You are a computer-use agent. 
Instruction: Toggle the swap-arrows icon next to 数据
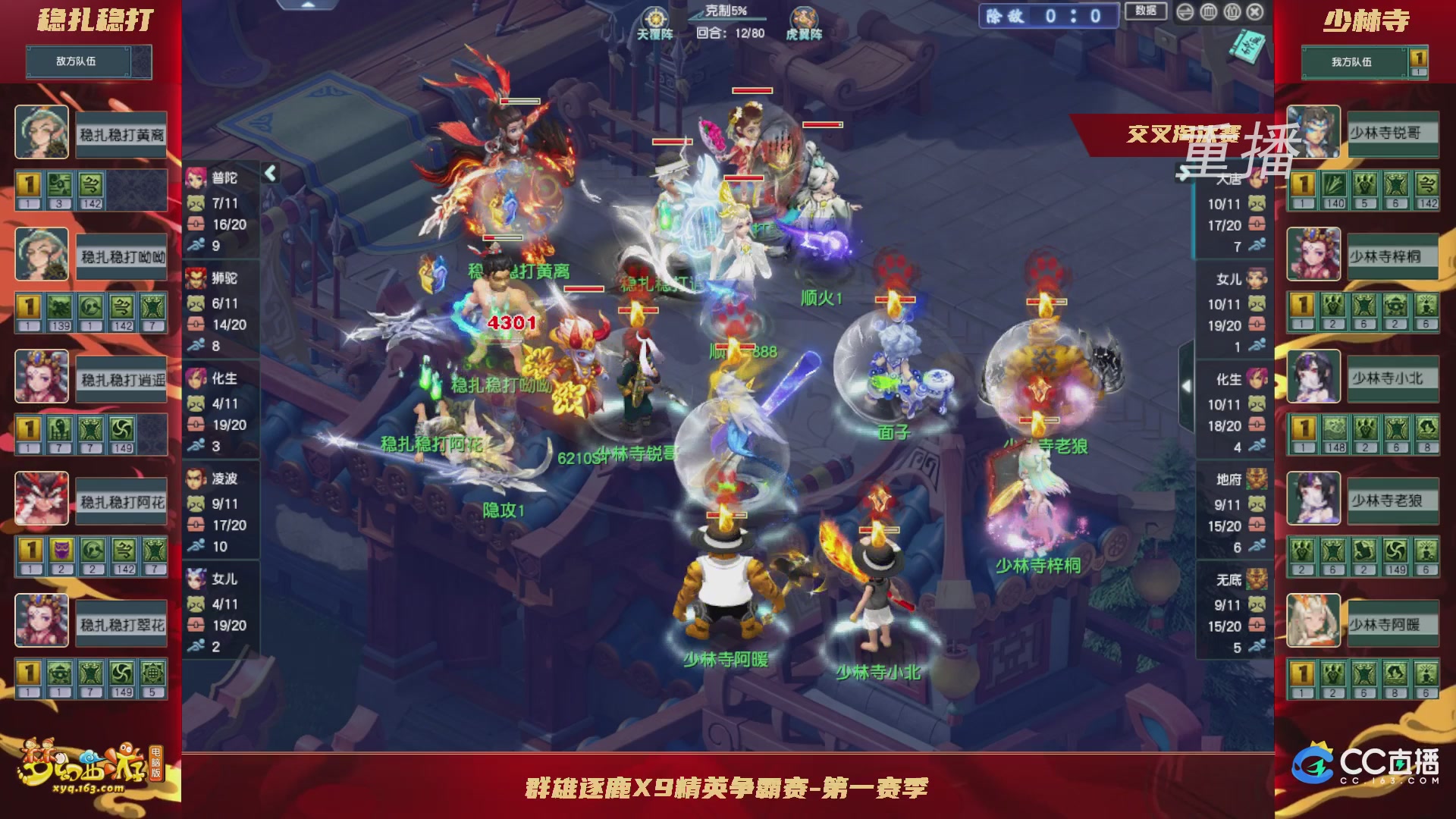tap(1185, 11)
